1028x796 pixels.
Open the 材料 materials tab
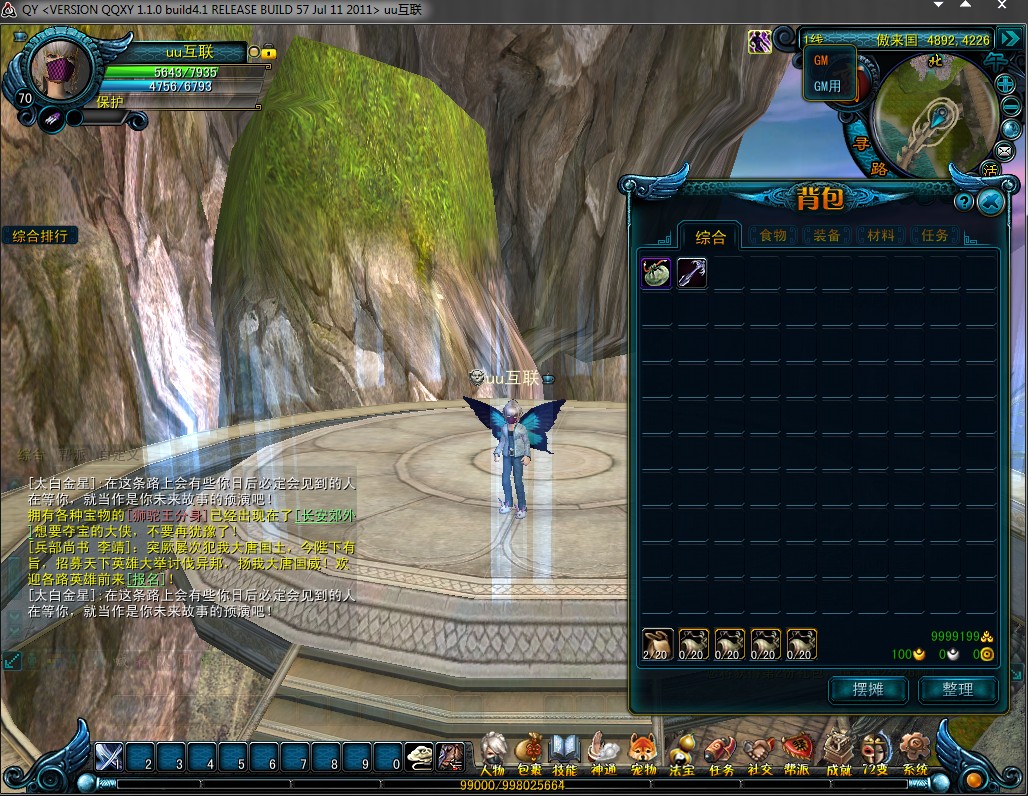[x=881, y=236]
